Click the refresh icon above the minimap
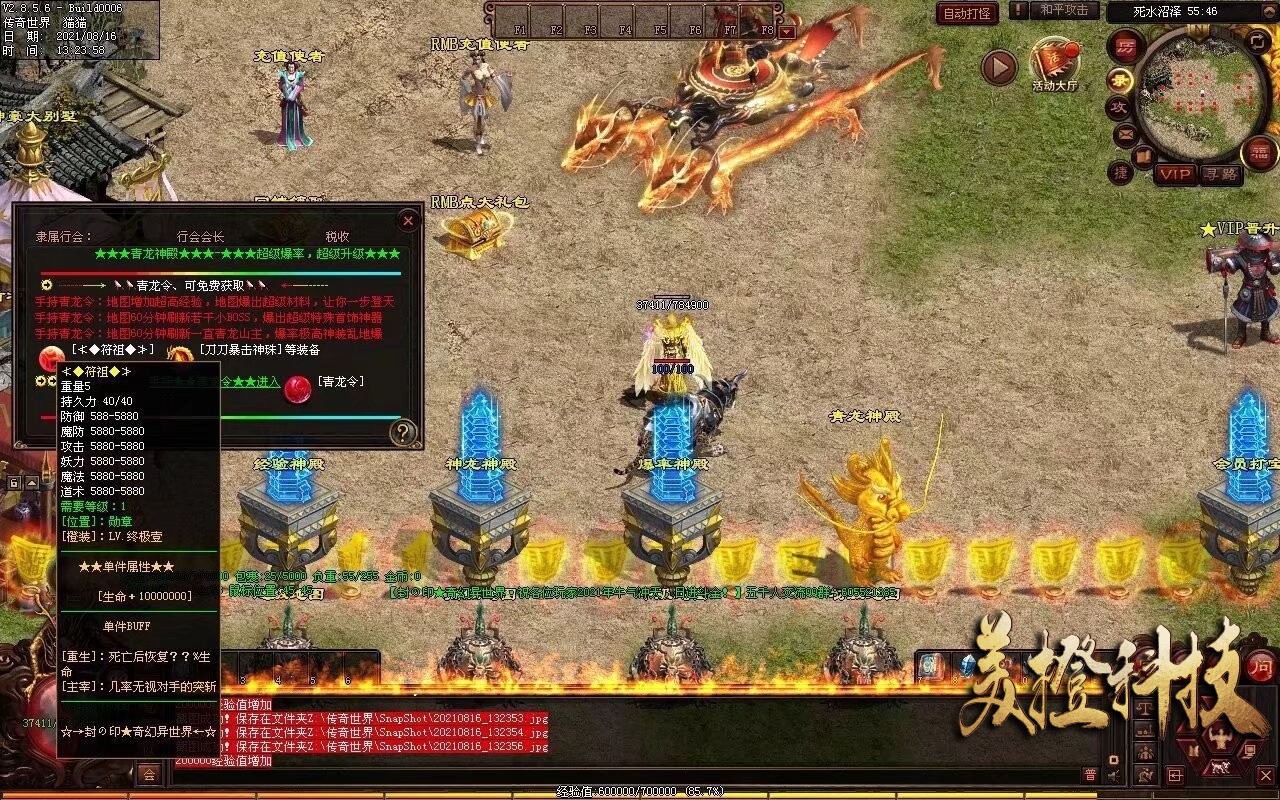This screenshot has height=800, width=1280. coord(1256,40)
